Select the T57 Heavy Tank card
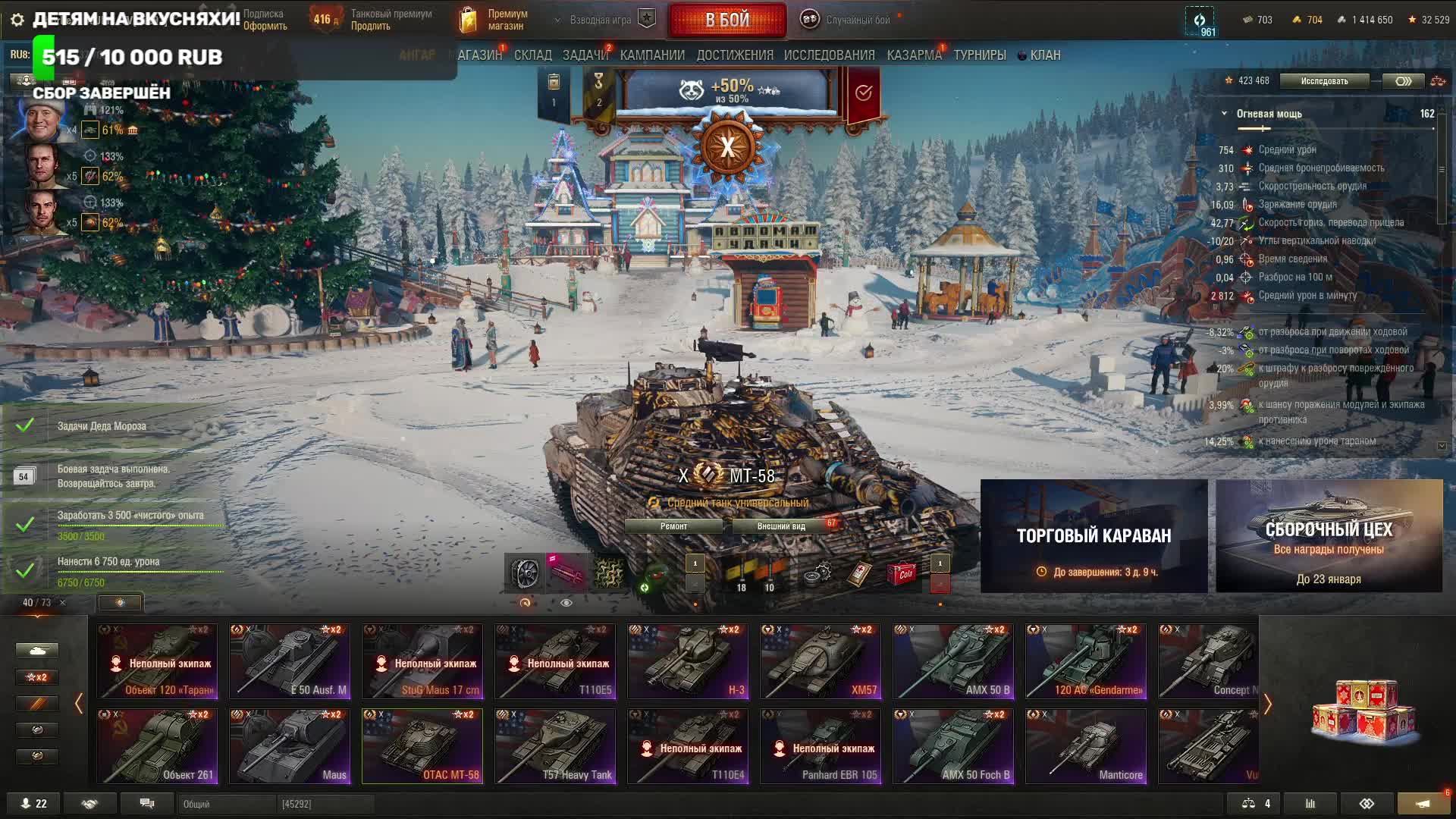The height and width of the screenshot is (819, 1456). point(555,746)
